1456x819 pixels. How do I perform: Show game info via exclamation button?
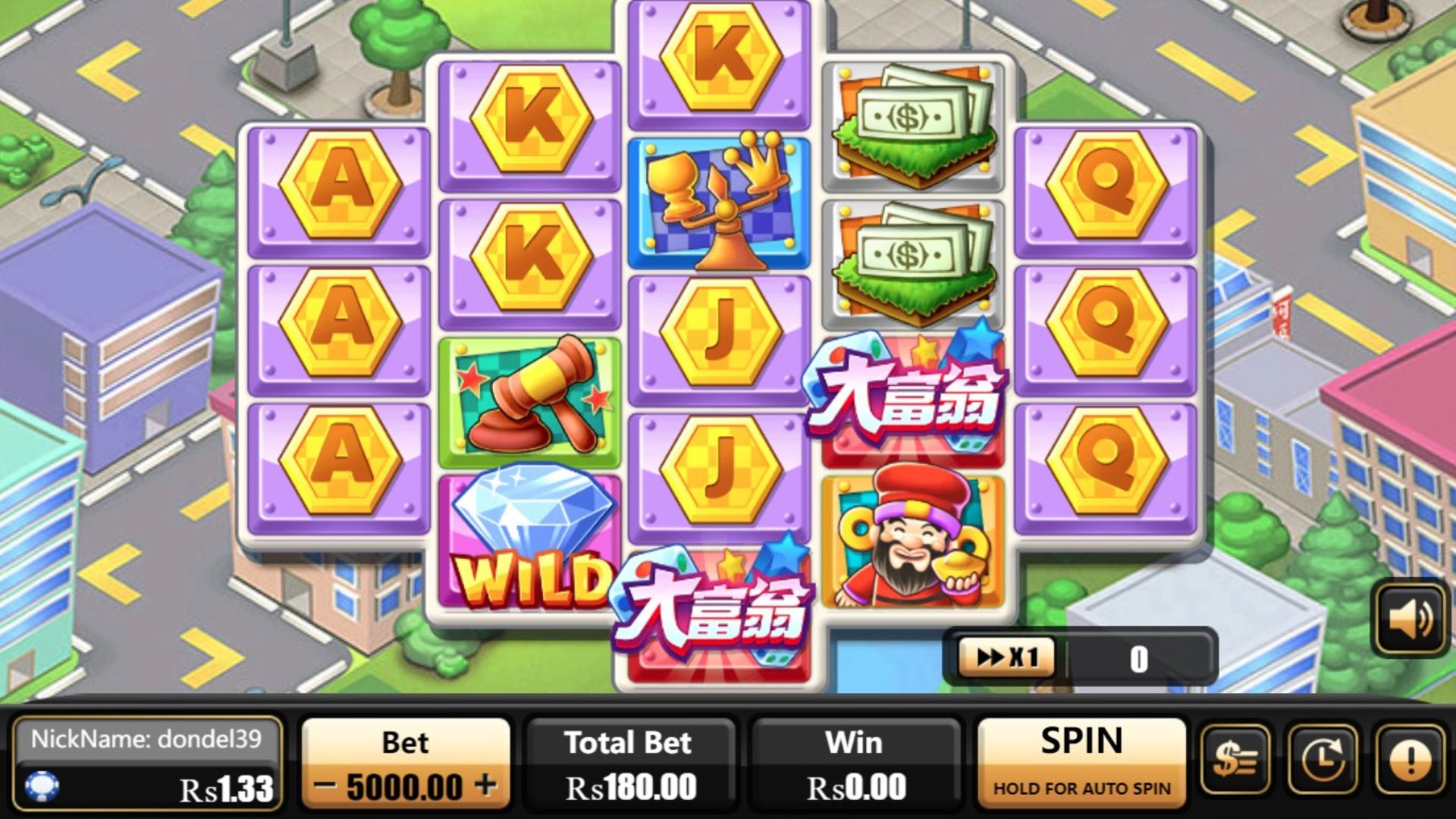[1410, 761]
